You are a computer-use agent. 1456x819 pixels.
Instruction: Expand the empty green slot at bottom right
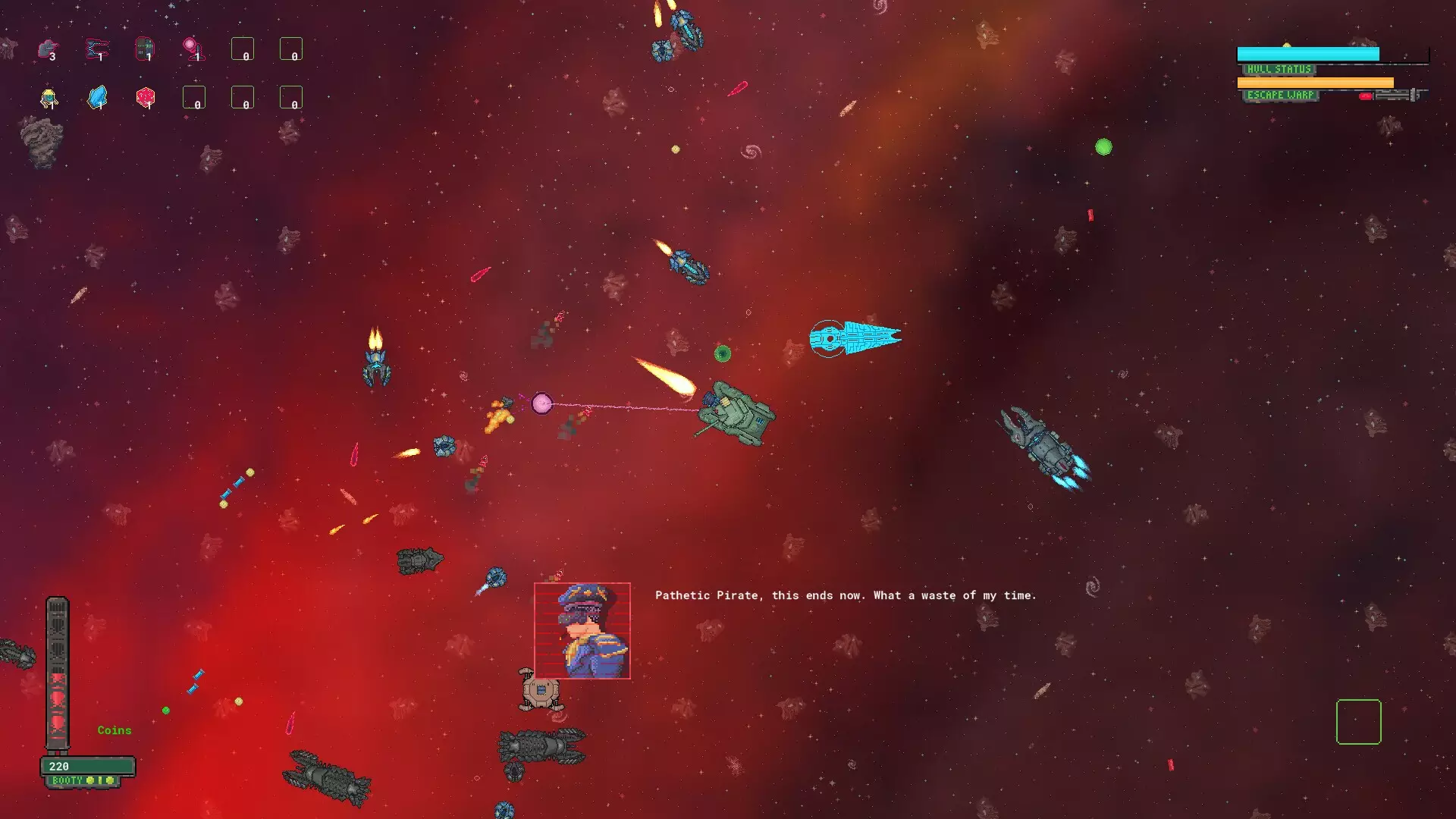click(x=1358, y=722)
